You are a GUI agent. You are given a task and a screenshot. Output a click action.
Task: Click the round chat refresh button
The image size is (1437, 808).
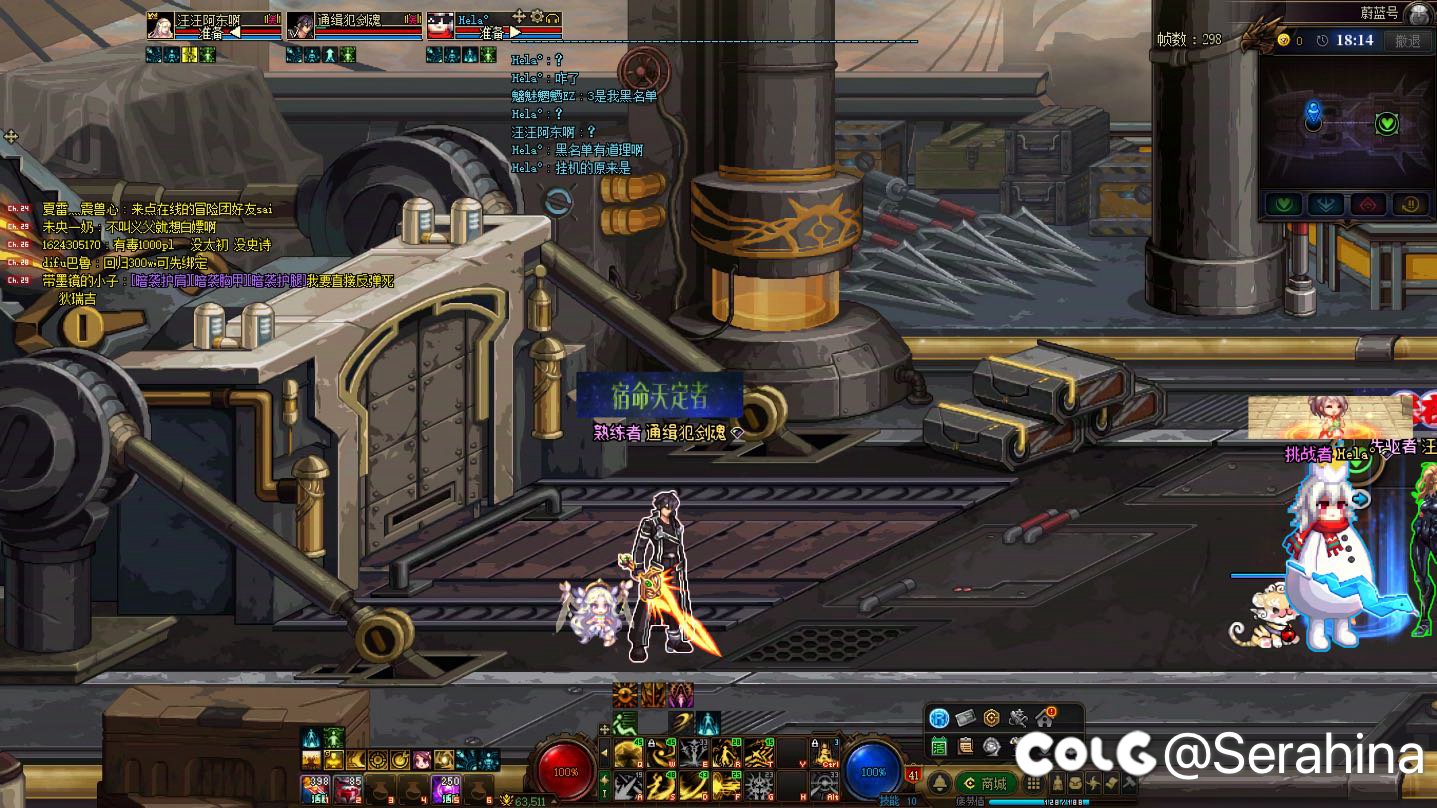pos(558,202)
